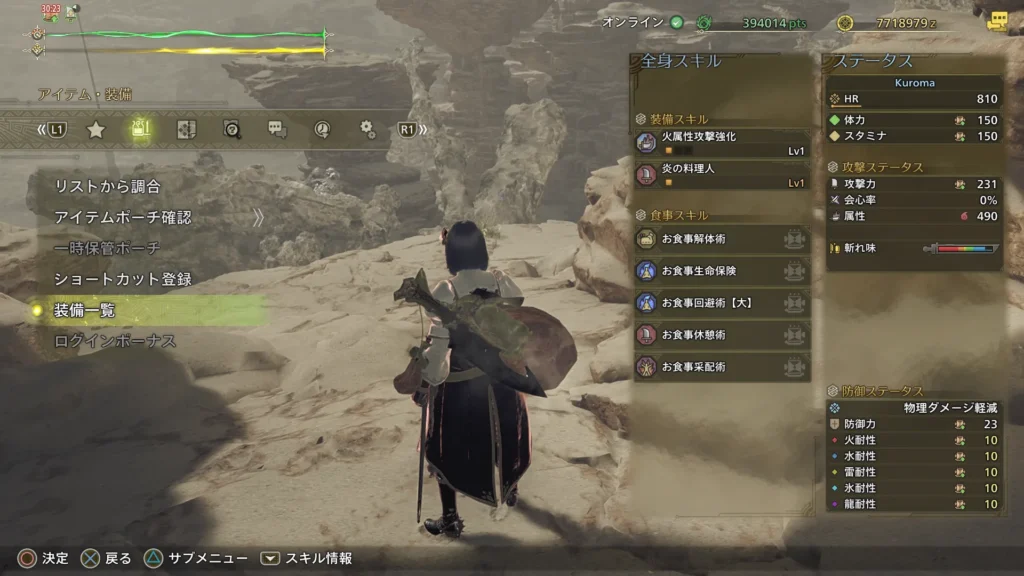
Task: Switch to the gear system settings tab
Action: [x=367, y=129]
